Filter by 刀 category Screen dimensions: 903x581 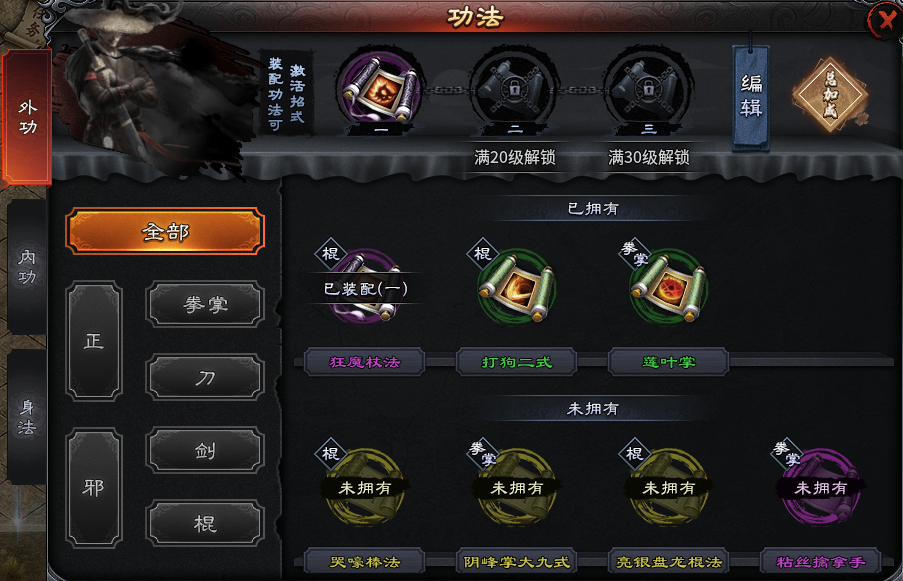[x=206, y=377]
